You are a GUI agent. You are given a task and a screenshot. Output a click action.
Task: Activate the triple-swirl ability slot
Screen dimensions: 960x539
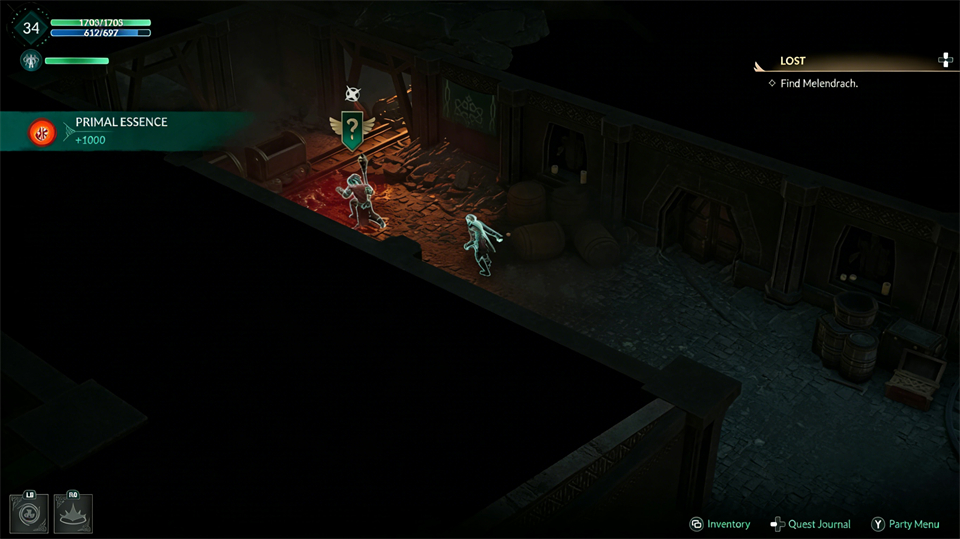pos(30,513)
